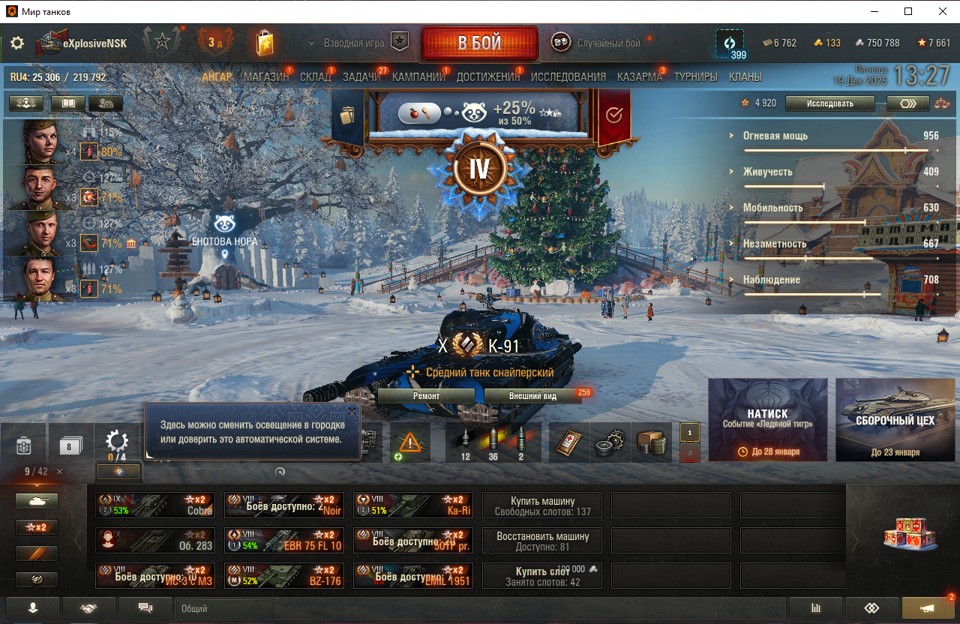Viewport: 960px width, 624px height.
Task: Start battle with the В БОЙ button
Action: tap(479, 43)
